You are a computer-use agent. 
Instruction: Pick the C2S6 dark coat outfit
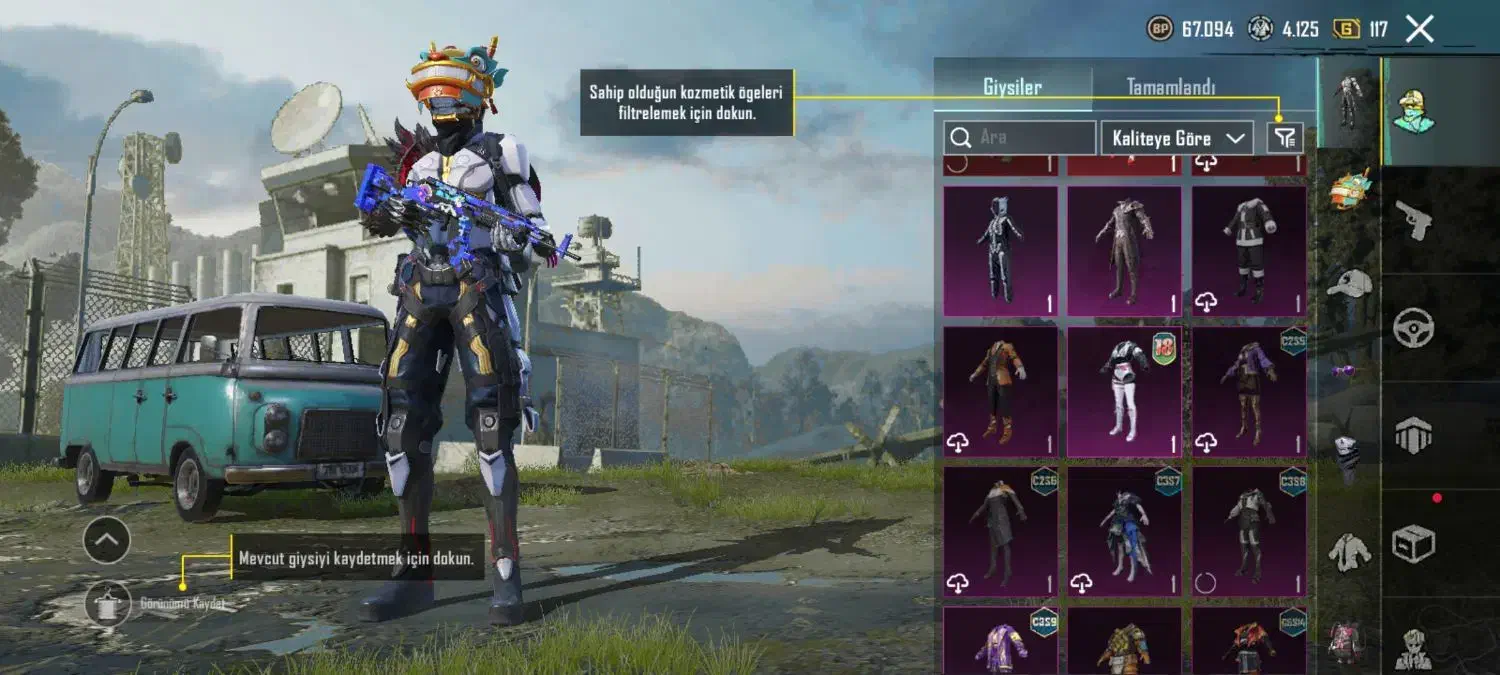tap(1000, 530)
